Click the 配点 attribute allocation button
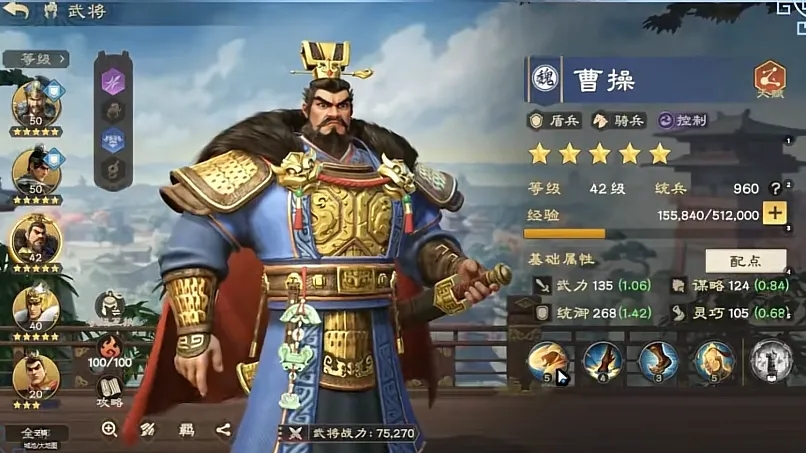The width and height of the screenshot is (806, 453). point(745,260)
